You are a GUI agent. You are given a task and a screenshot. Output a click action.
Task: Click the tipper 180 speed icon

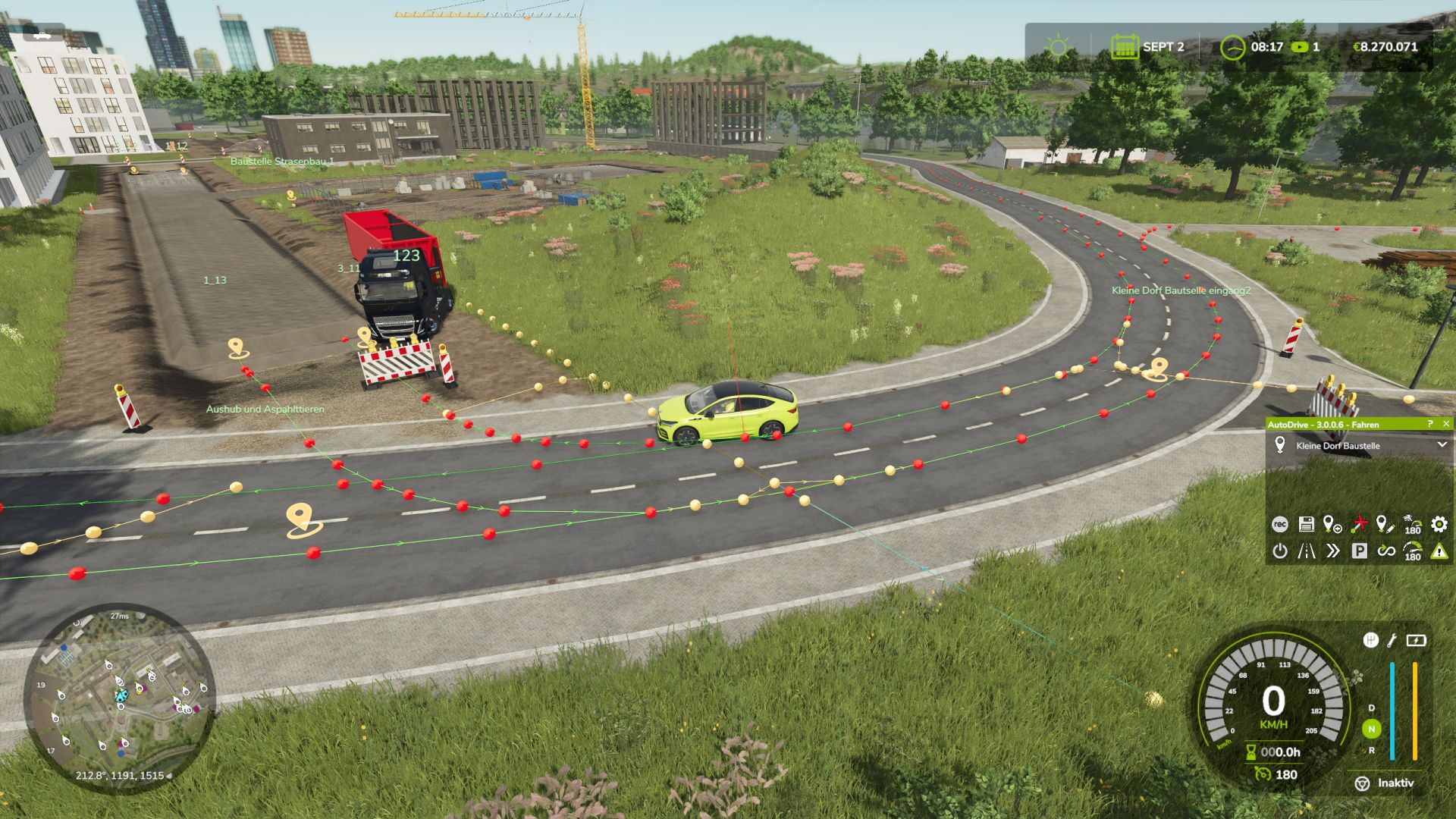[1412, 524]
